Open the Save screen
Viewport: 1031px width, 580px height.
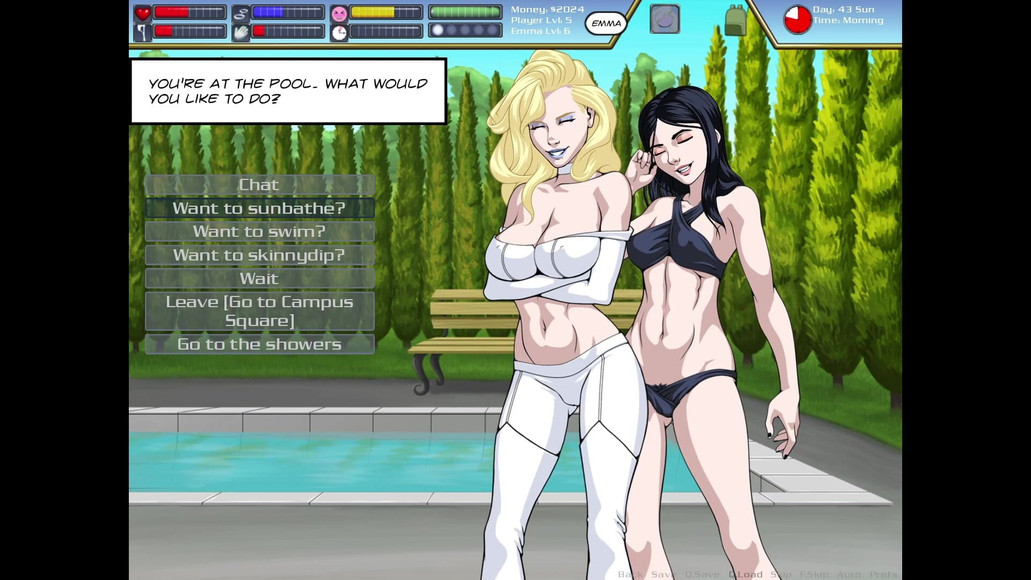click(x=663, y=574)
